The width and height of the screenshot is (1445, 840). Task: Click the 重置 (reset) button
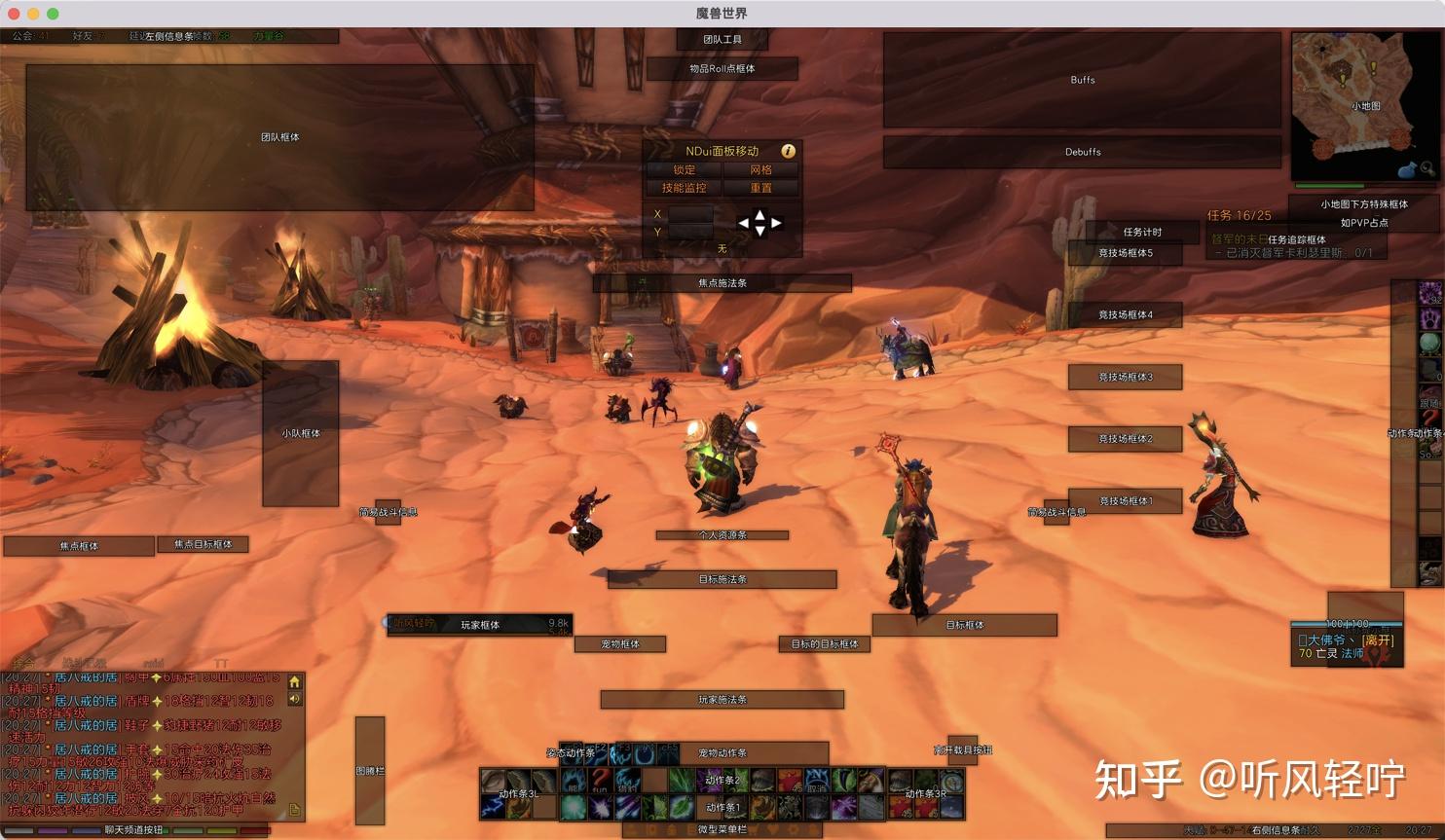(760, 188)
